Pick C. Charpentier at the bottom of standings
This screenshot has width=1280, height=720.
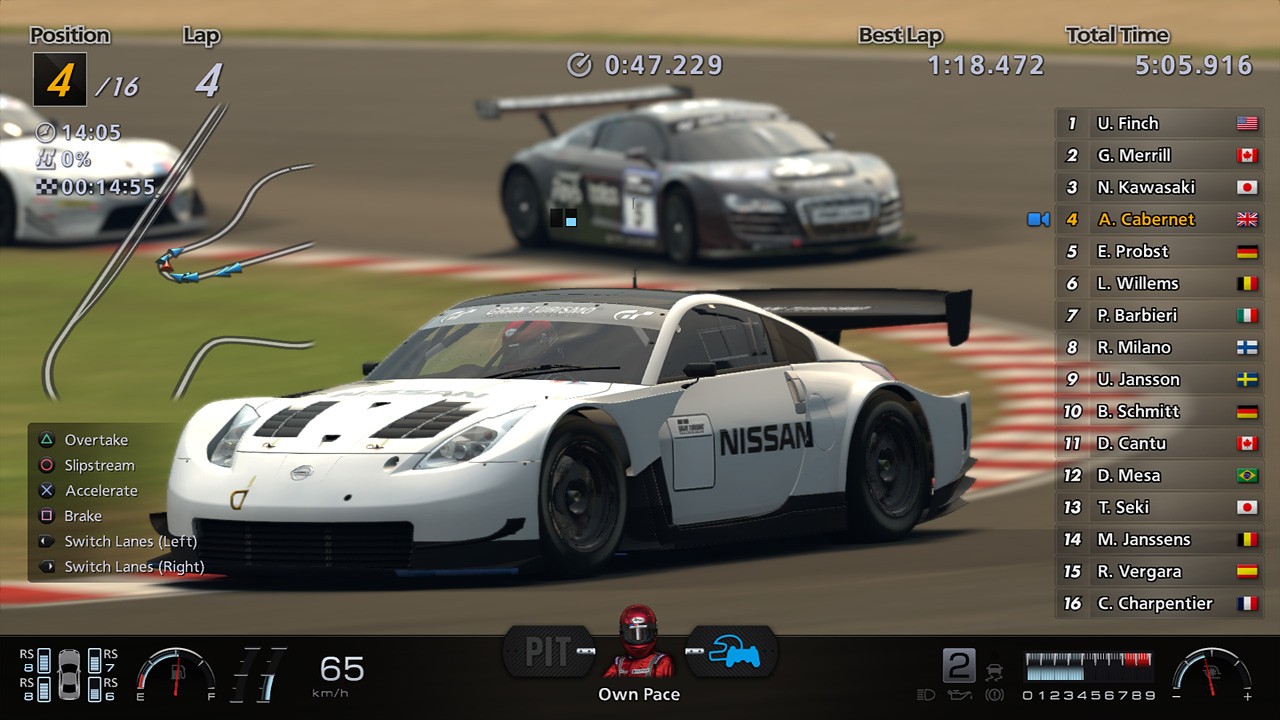1160,603
